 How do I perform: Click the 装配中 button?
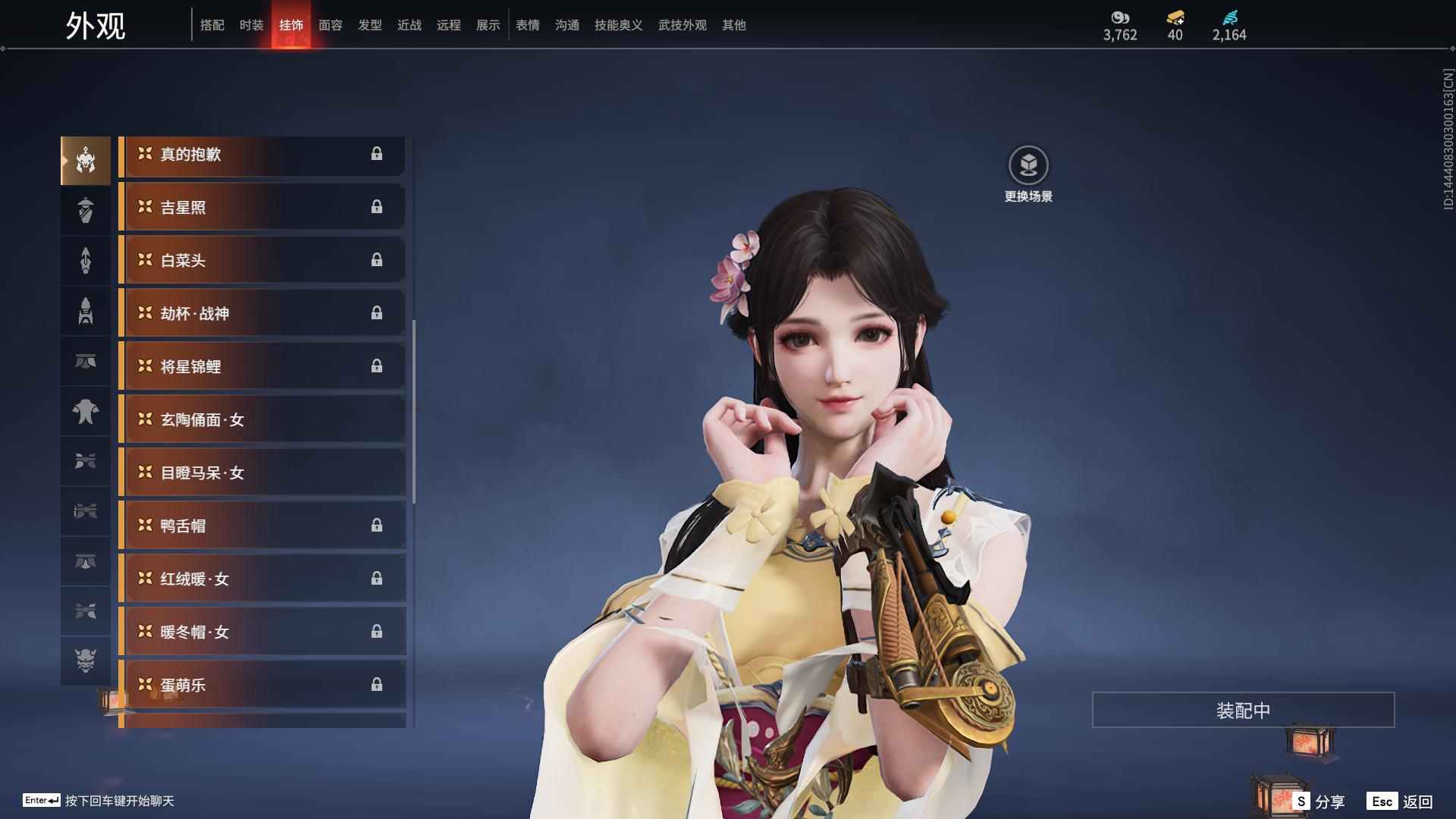[1242, 709]
